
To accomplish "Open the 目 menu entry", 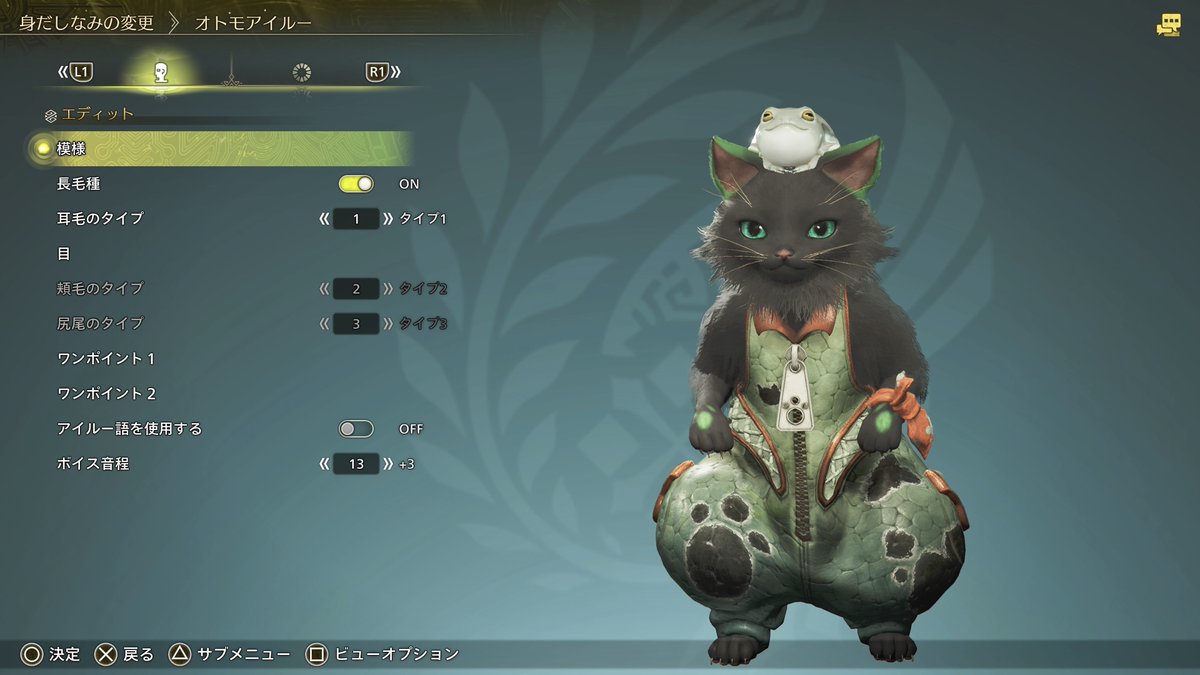I will [64, 254].
